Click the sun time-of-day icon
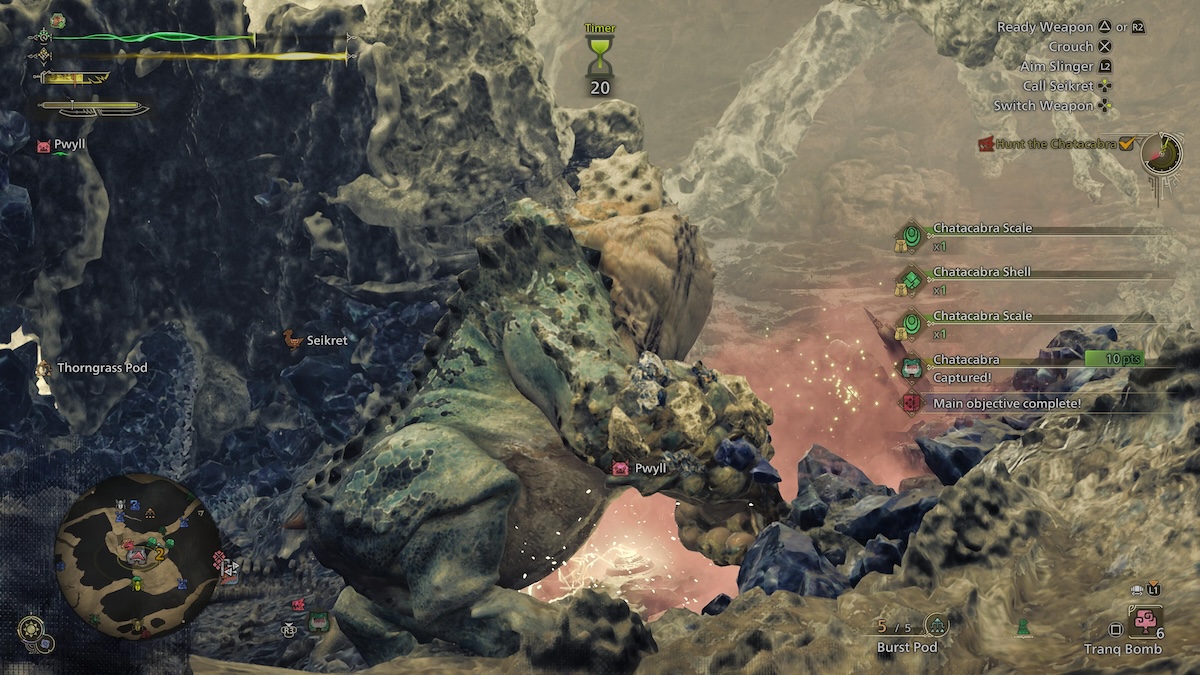Screen dimensions: 1200x675 (31, 628)
